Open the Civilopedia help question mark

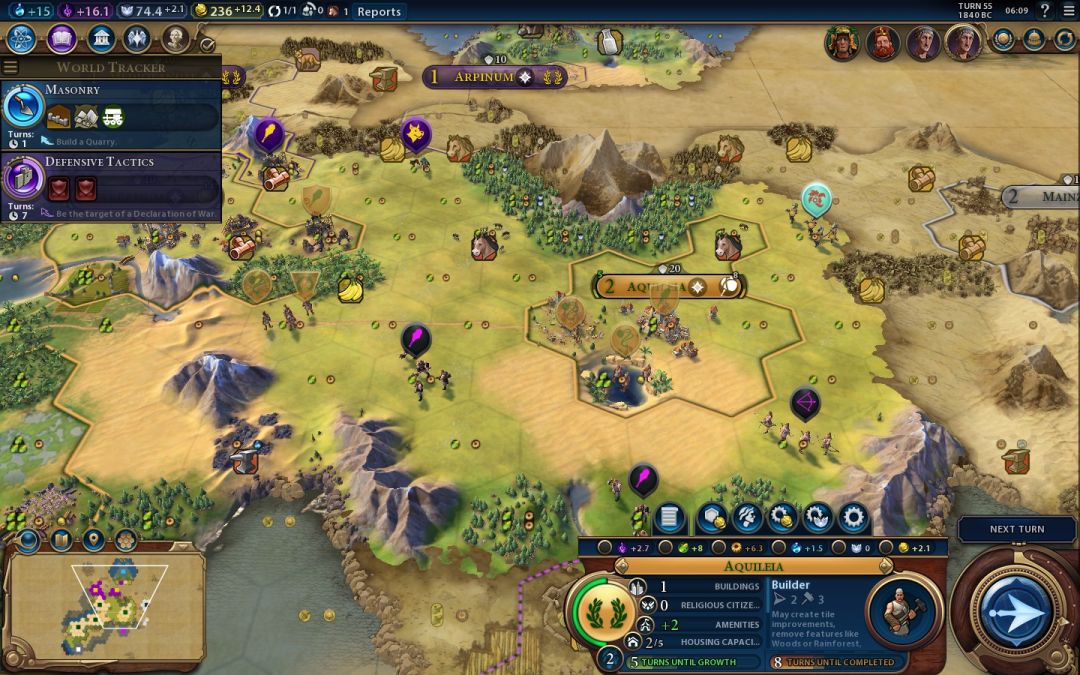(x=1045, y=11)
